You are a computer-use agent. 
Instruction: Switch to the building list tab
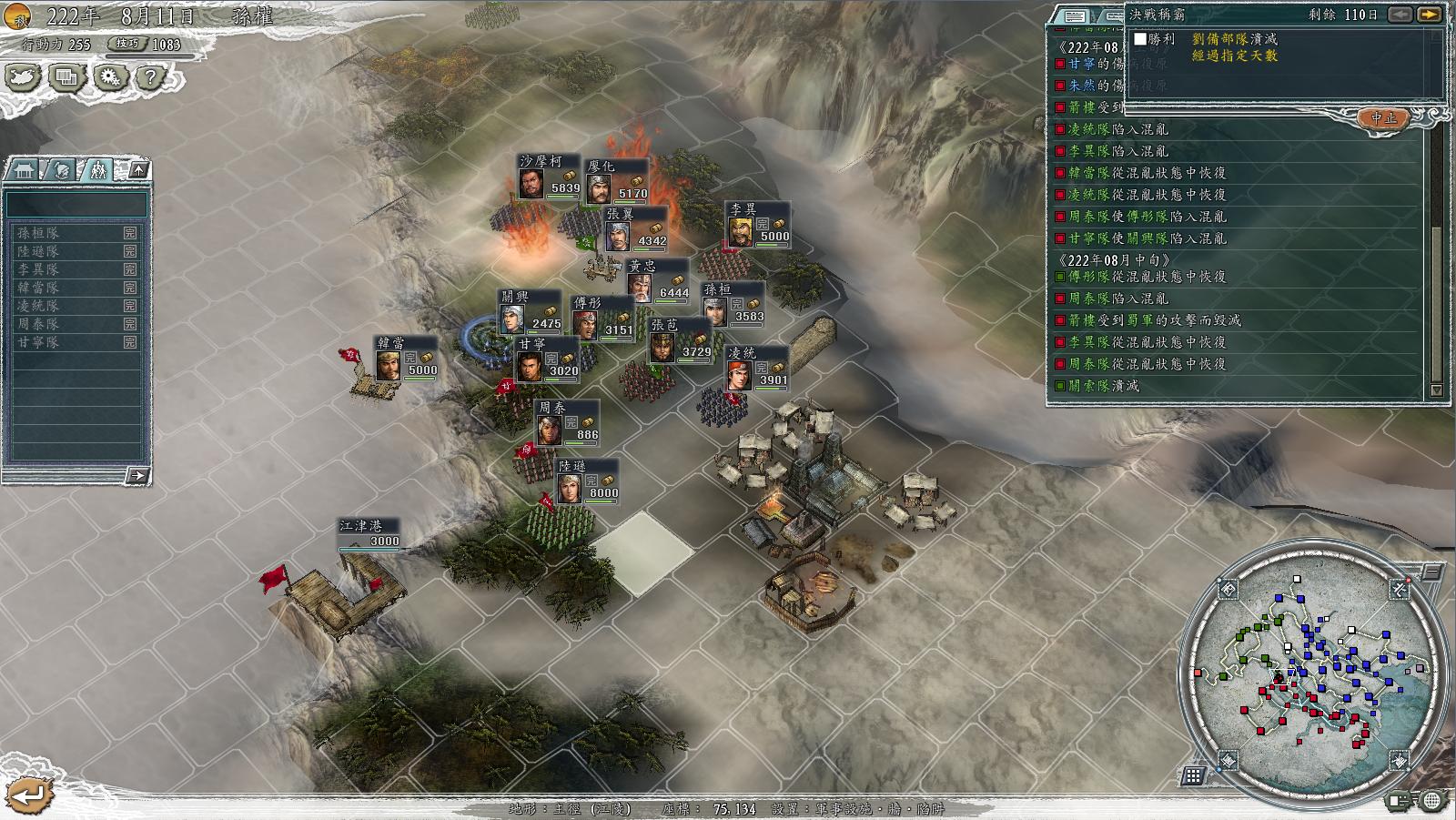24,170
